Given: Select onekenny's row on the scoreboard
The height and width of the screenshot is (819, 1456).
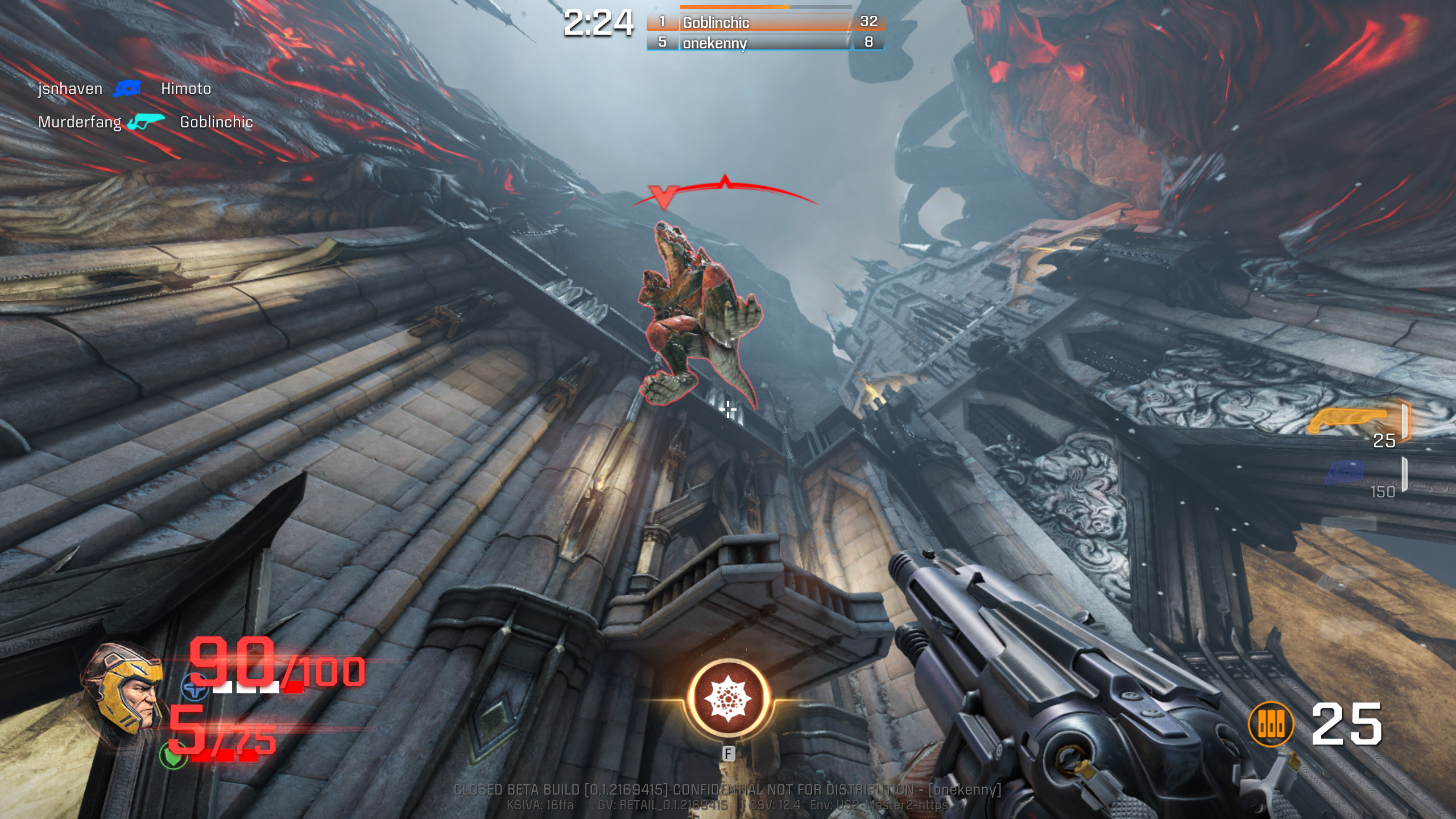Looking at the screenshot, I should point(765,43).
